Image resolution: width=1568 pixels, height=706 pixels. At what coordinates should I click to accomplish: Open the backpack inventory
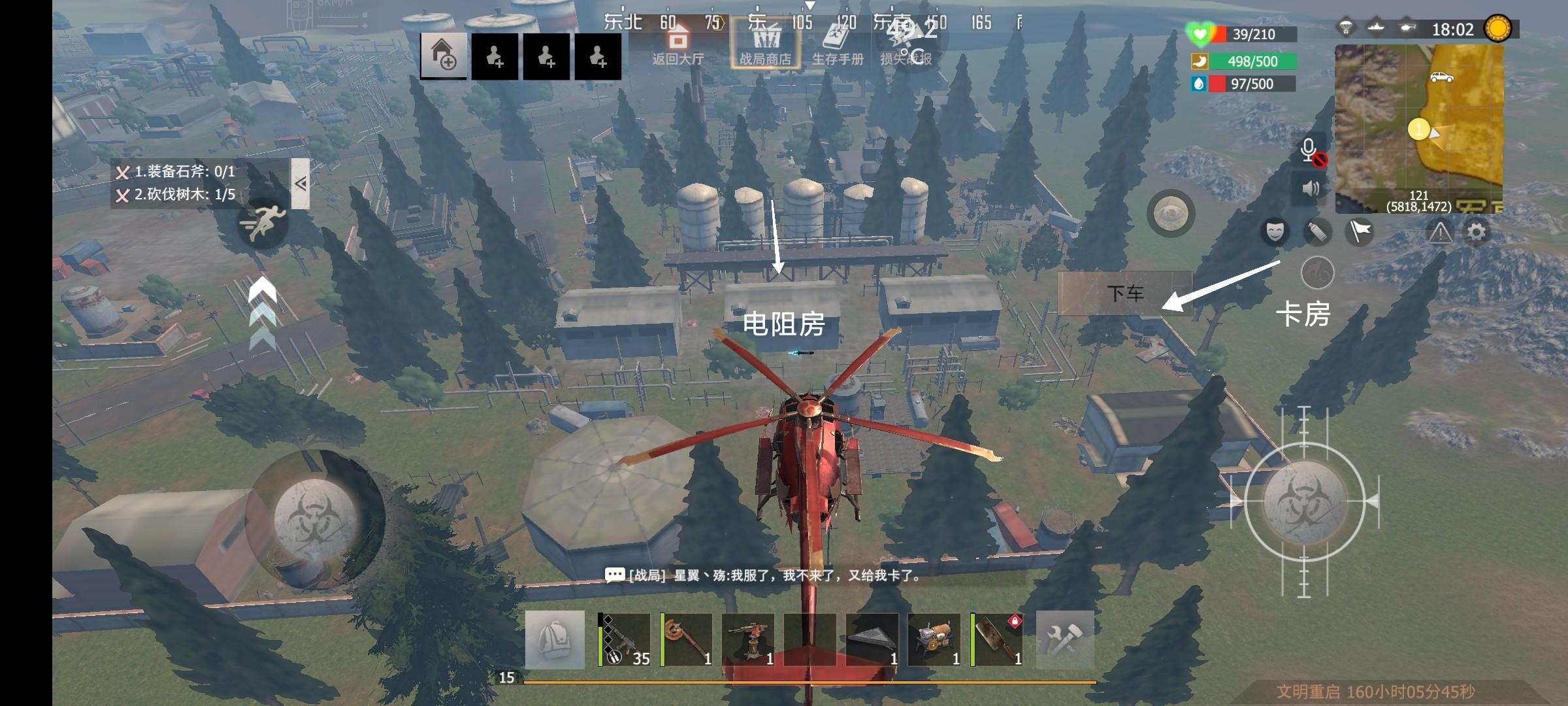click(x=555, y=639)
